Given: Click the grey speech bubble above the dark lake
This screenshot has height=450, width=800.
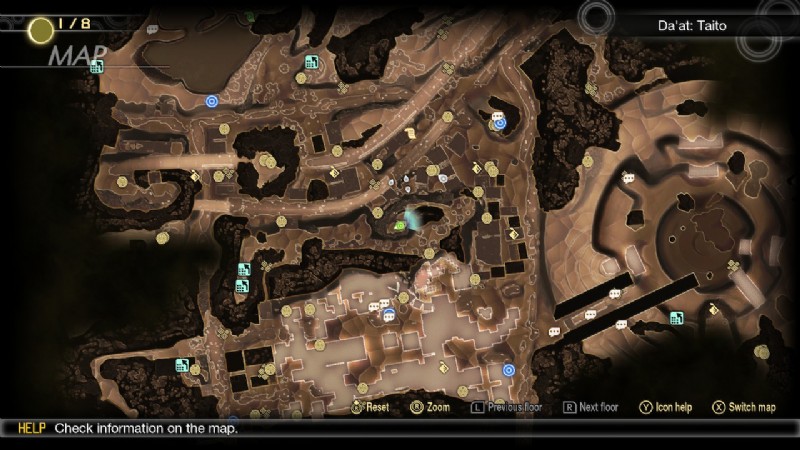Looking at the screenshot, I should [x=153, y=30].
